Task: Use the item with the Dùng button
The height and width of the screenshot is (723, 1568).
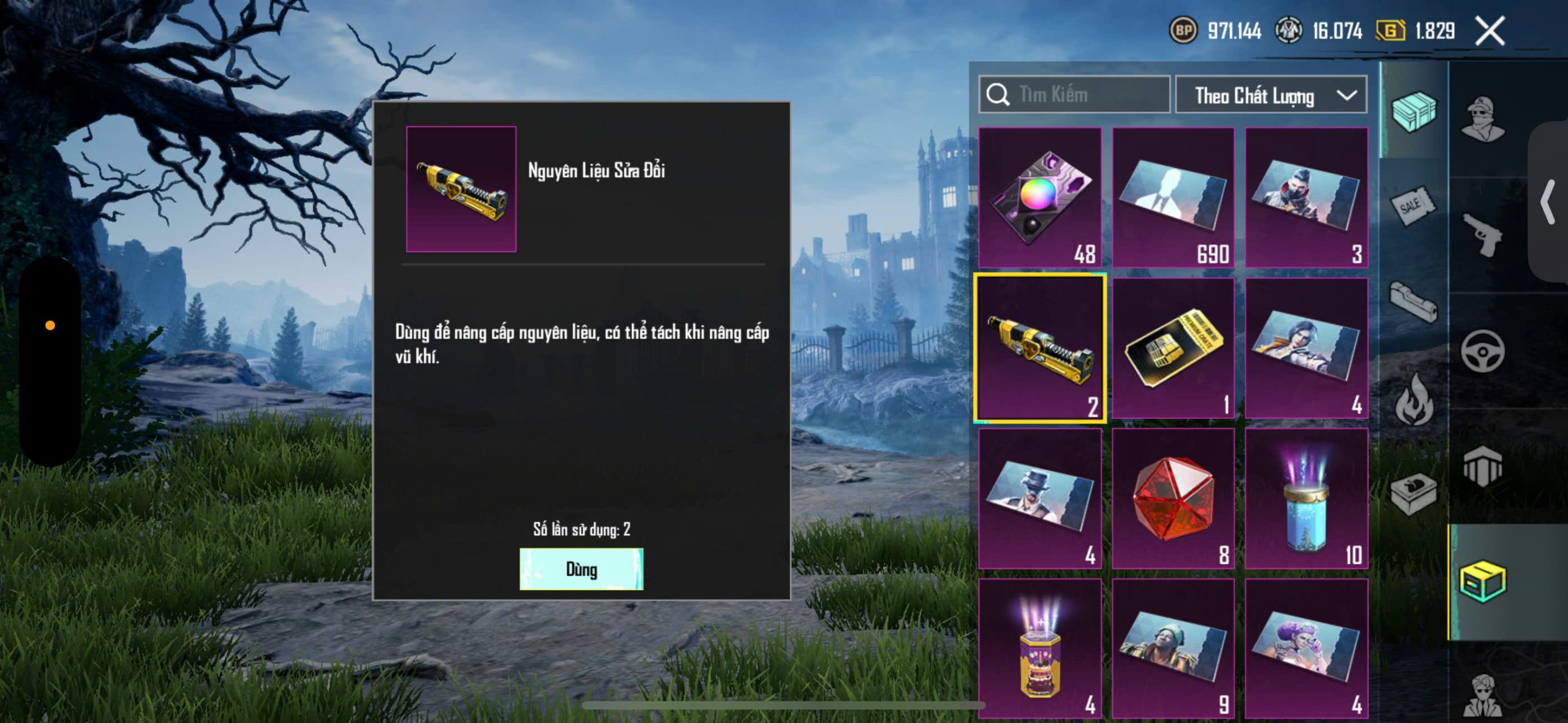Action: 581,569
